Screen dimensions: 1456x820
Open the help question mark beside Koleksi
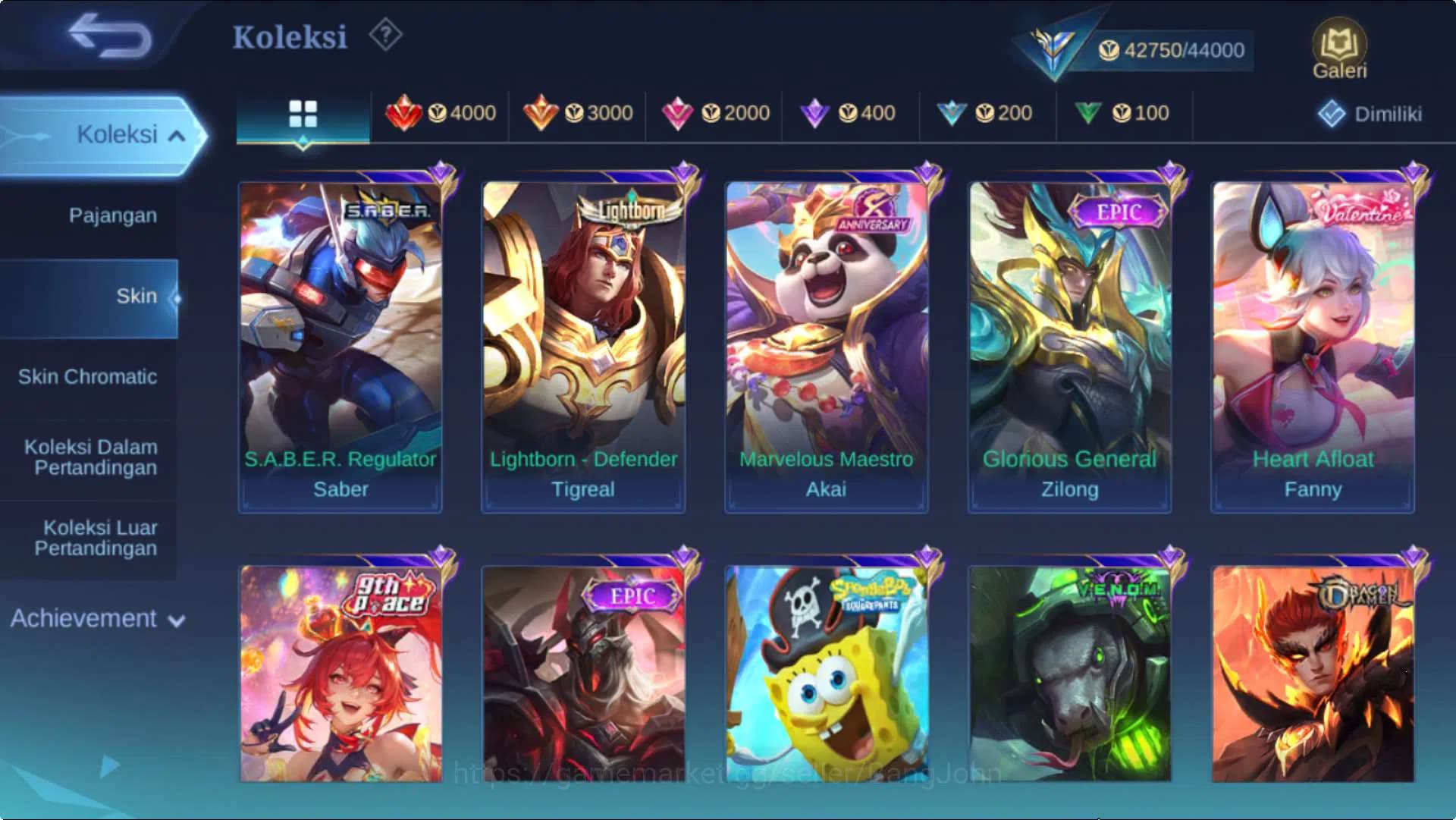click(384, 36)
